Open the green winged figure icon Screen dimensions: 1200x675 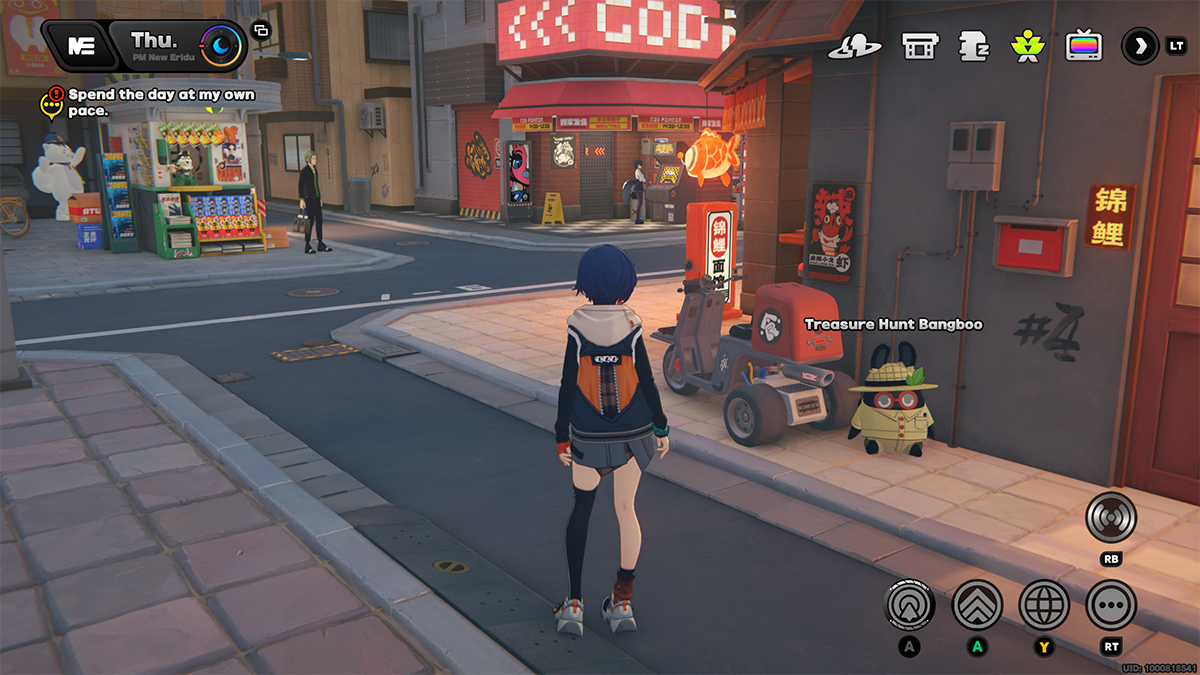(1027, 46)
